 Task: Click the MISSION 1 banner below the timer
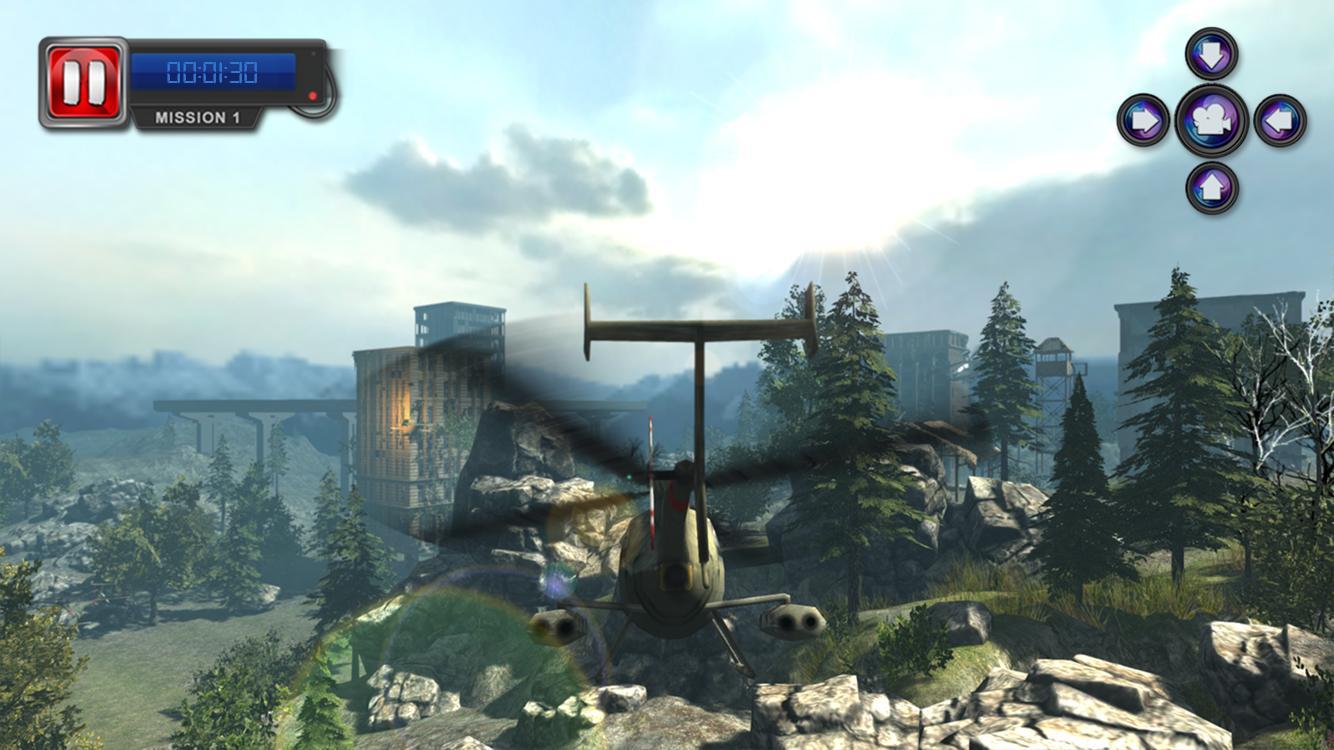click(197, 116)
